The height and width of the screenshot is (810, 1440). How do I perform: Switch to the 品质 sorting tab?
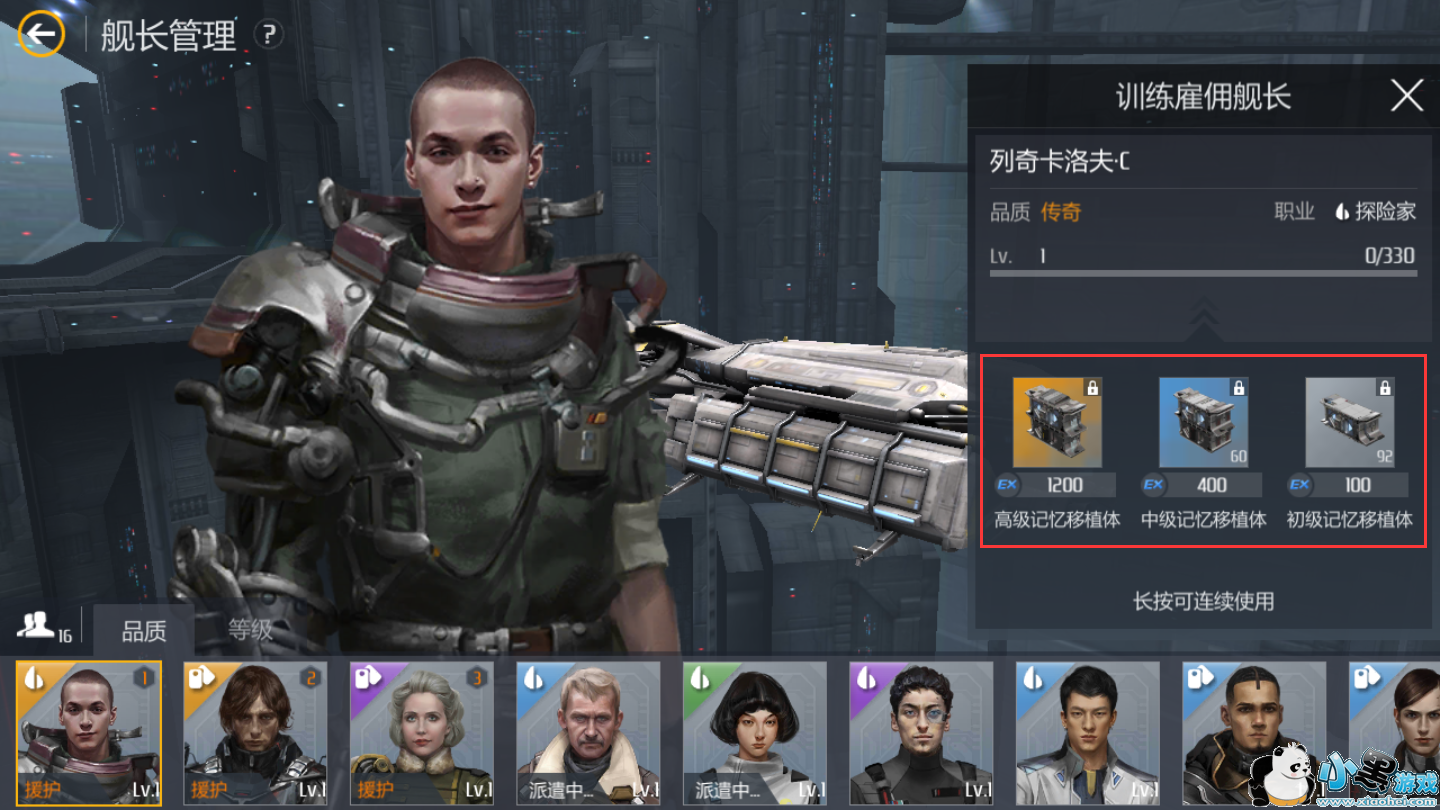tap(144, 631)
